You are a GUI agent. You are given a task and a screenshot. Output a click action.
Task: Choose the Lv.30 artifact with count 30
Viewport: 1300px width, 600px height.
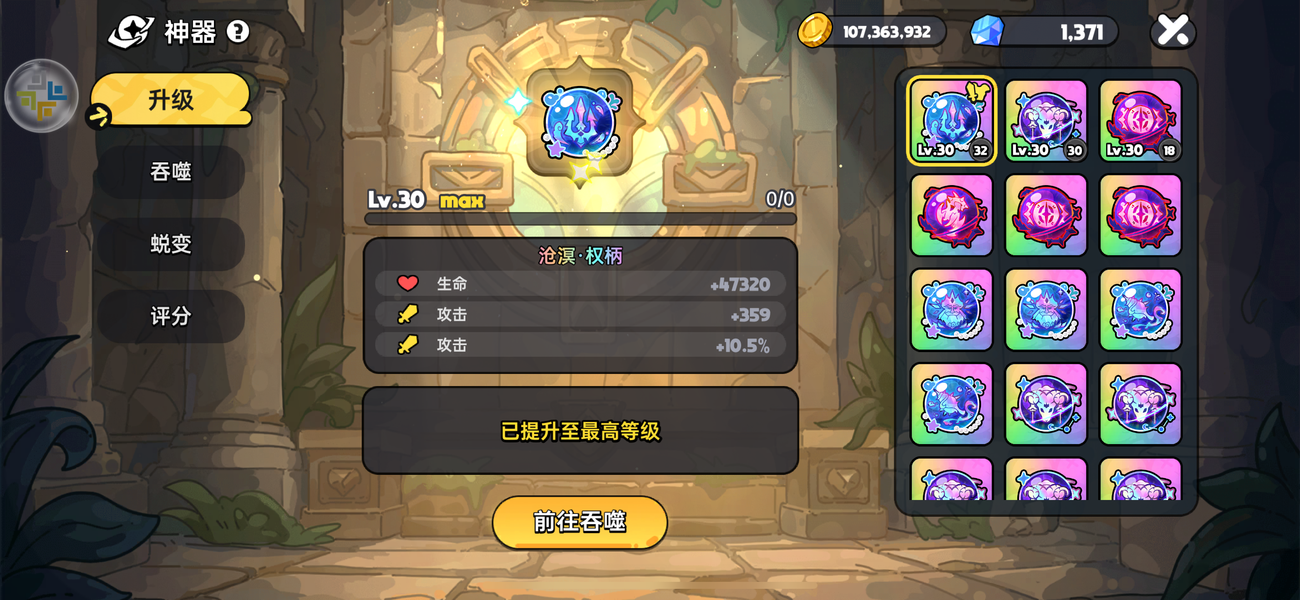click(1046, 121)
